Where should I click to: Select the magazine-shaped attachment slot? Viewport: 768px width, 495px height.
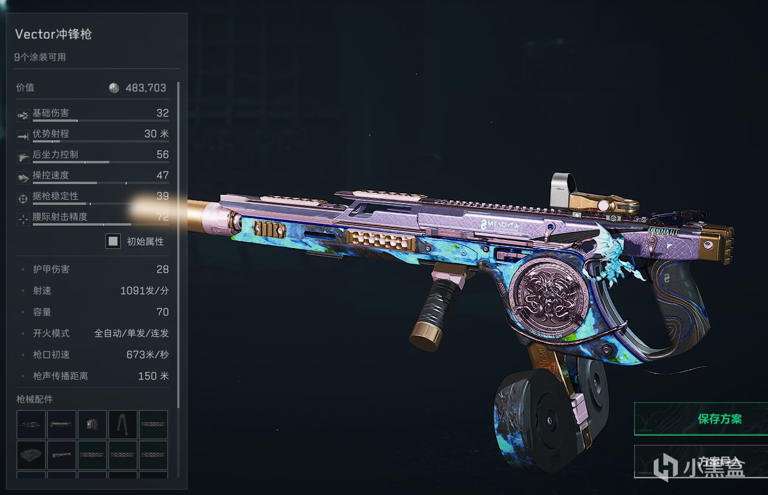(92, 424)
